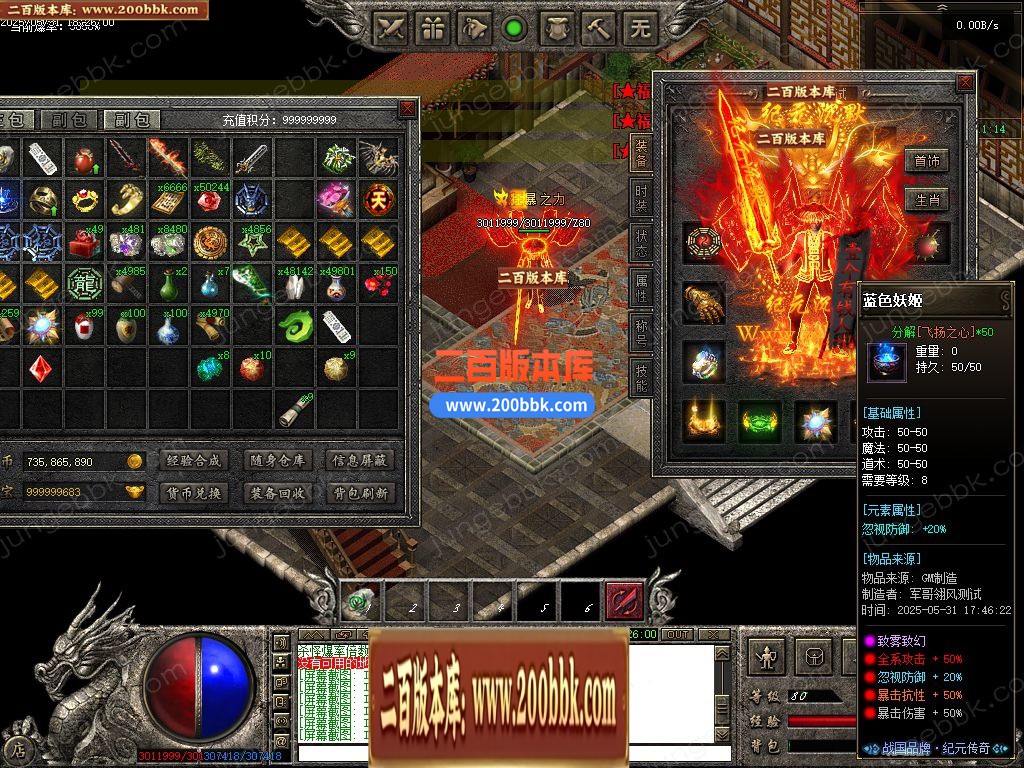The height and width of the screenshot is (768, 1024).
Task: Switch to the 状态 status tab
Action: (x=641, y=245)
